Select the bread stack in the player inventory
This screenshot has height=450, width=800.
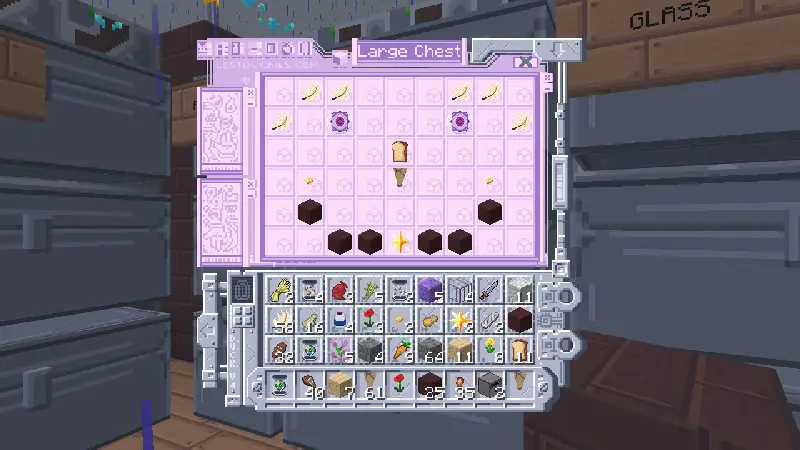[x=520, y=350]
